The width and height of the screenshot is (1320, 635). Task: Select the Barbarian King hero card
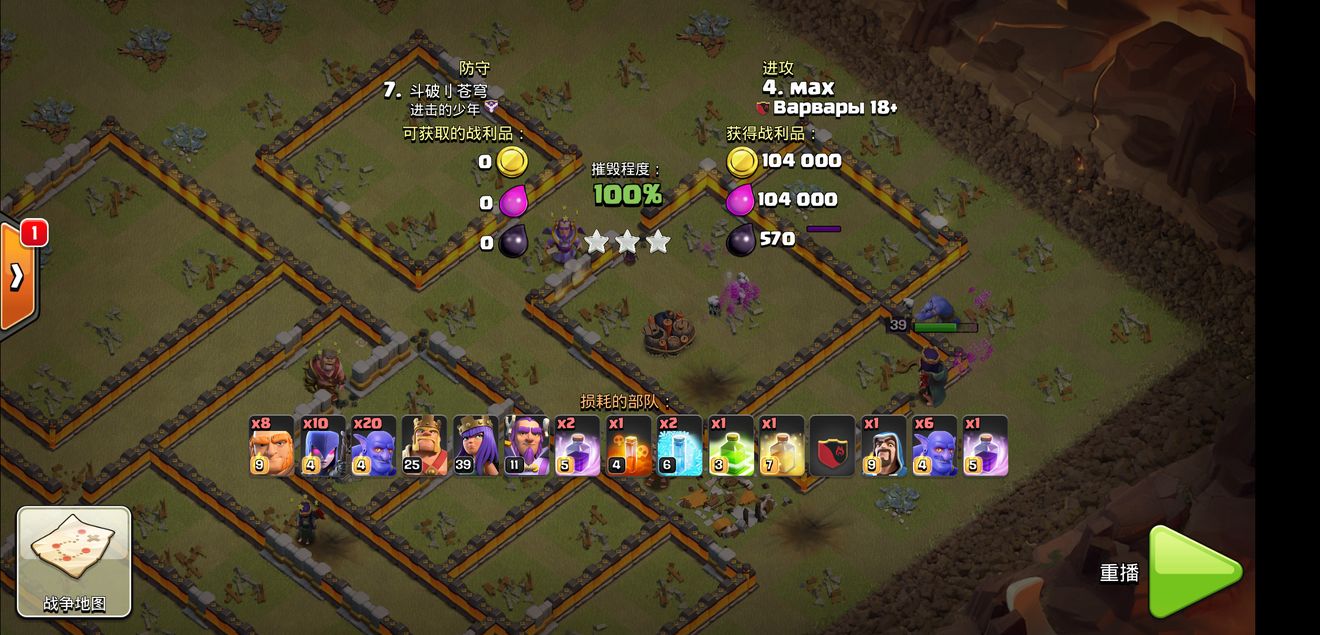tap(424, 446)
